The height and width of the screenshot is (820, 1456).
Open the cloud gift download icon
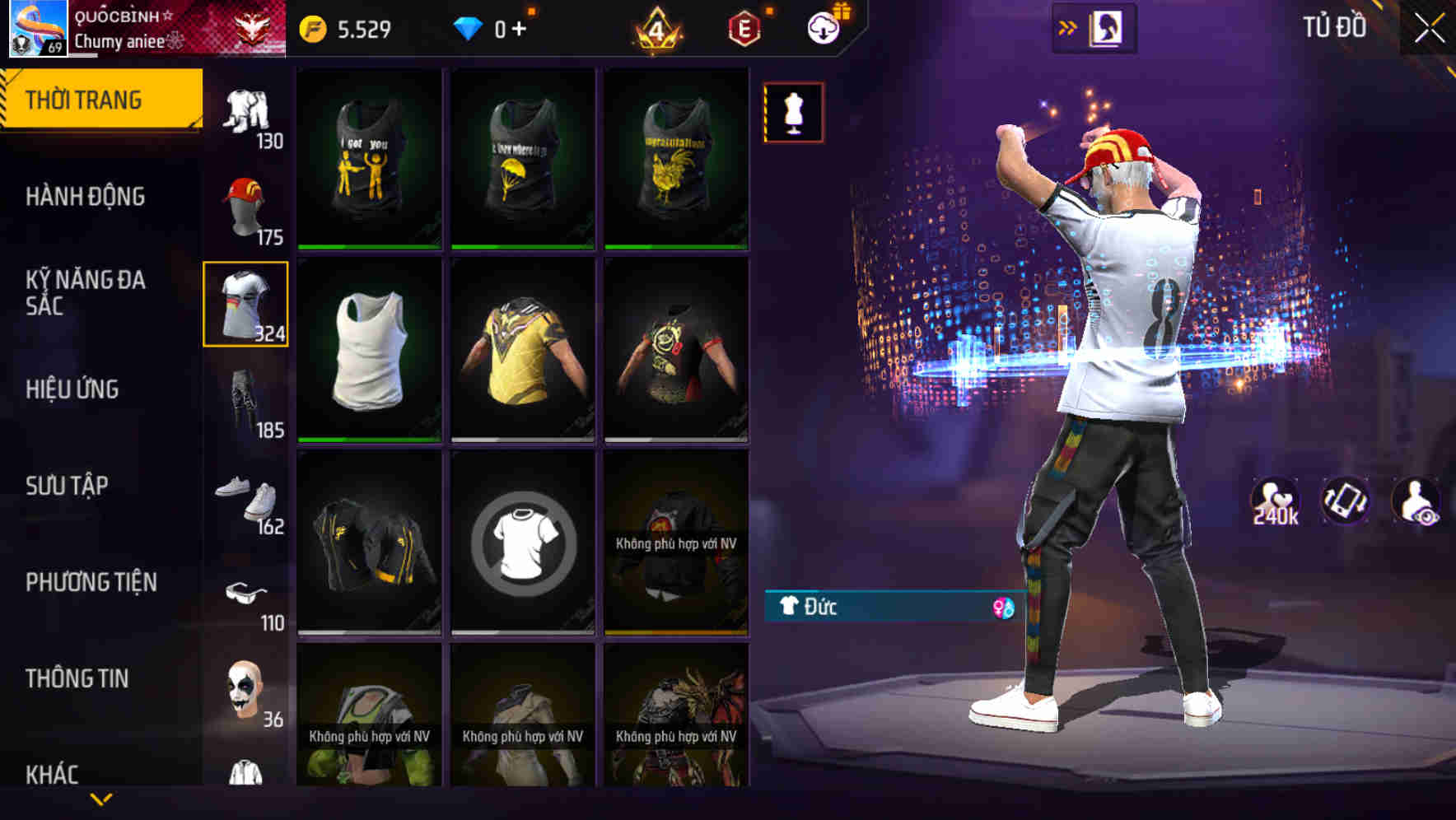(x=820, y=27)
